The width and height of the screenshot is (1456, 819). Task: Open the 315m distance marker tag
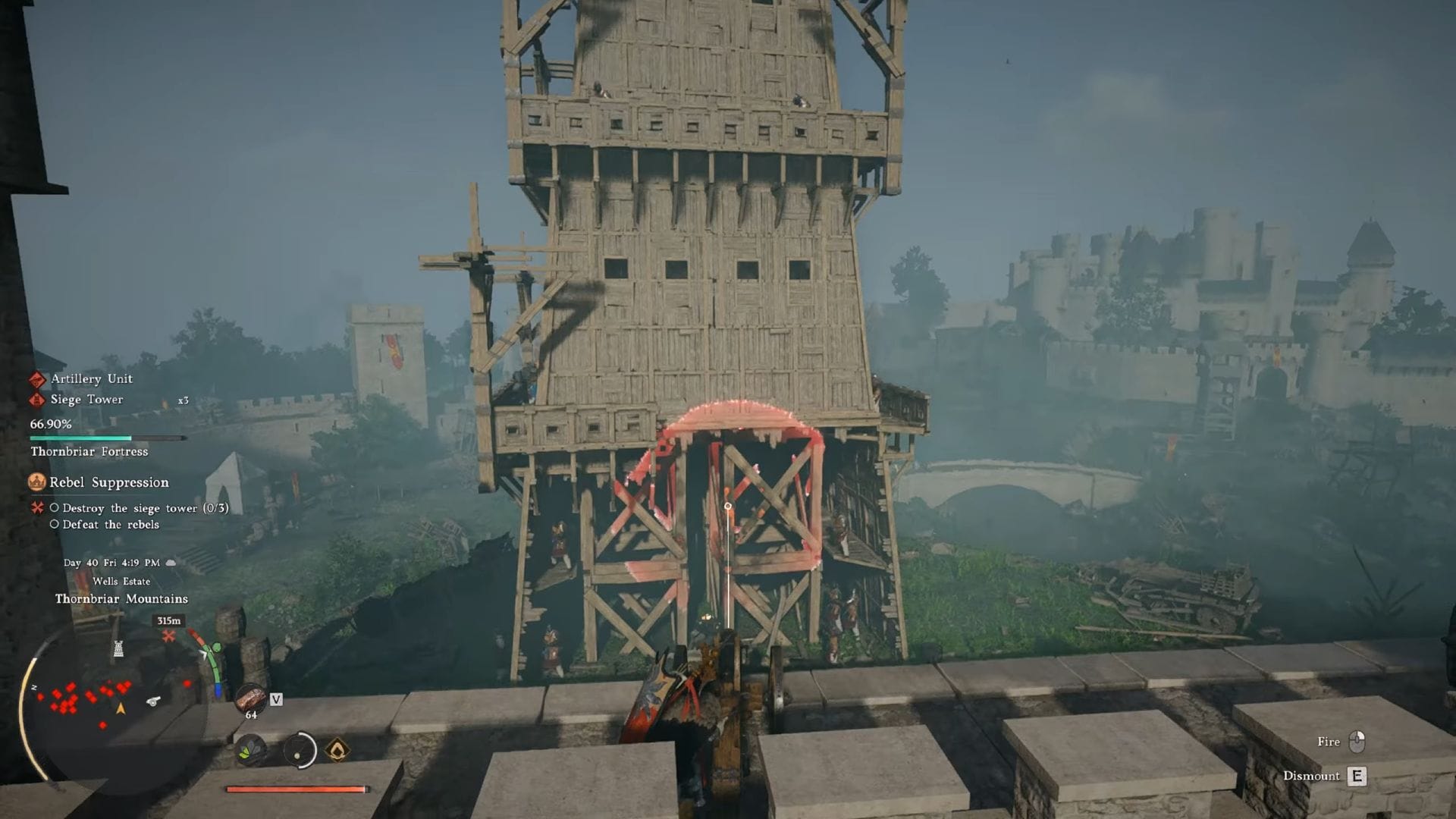pos(168,621)
